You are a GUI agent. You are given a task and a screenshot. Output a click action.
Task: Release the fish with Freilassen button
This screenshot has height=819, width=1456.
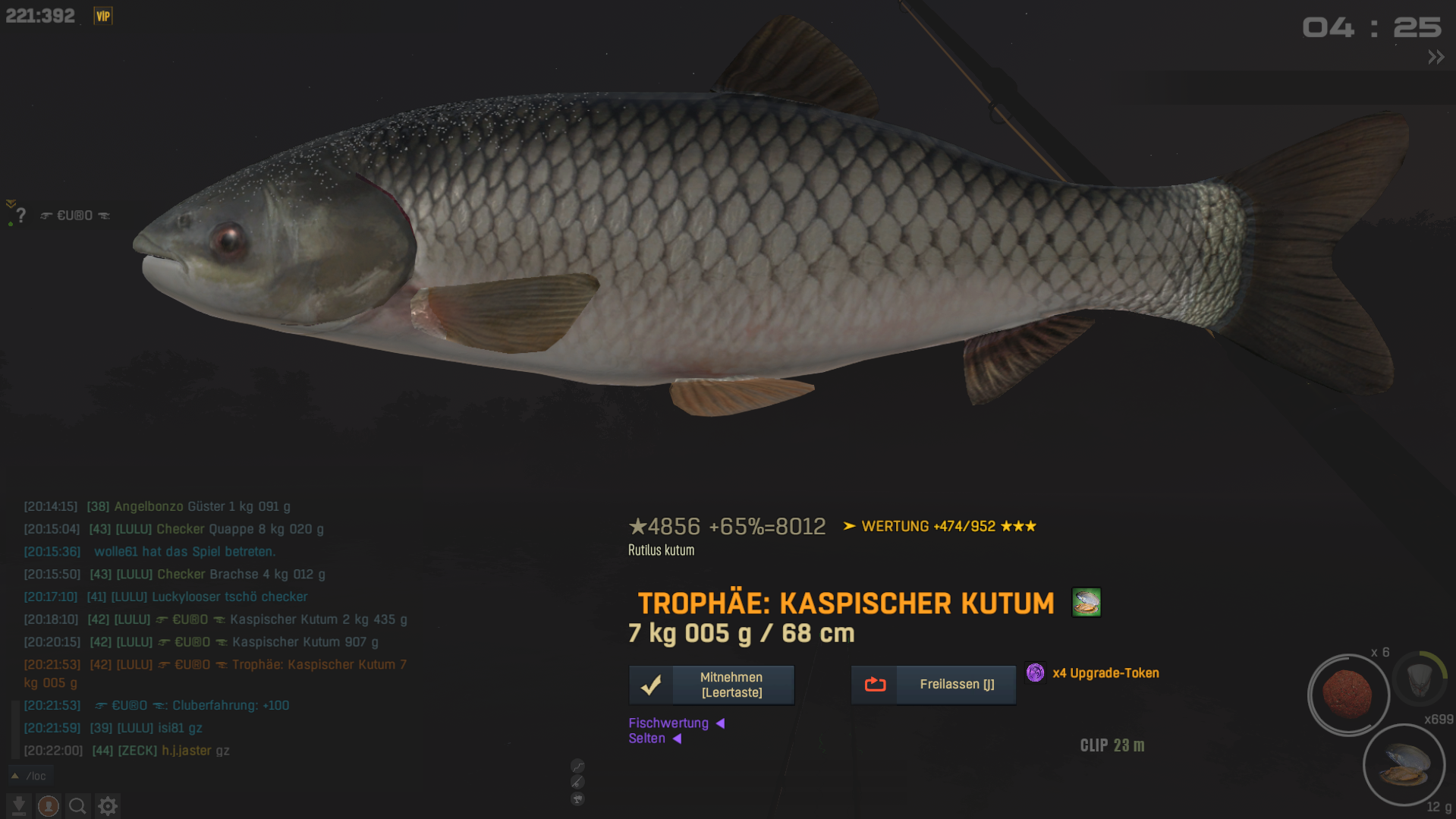[933, 685]
